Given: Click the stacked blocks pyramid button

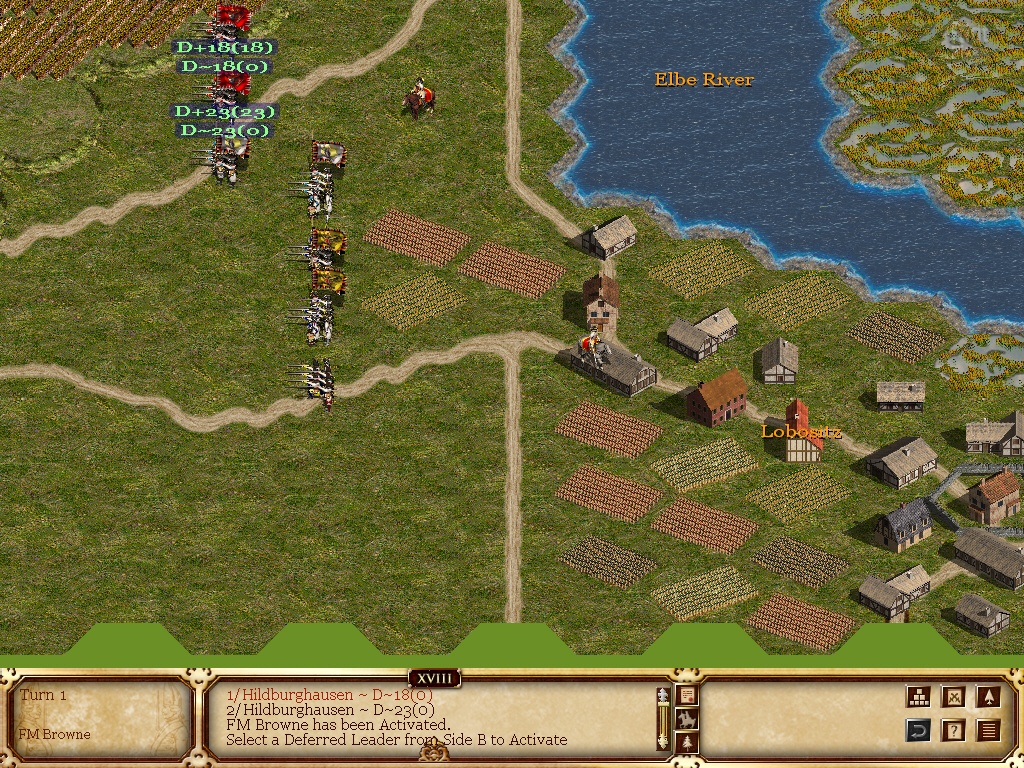Looking at the screenshot, I should click(x=918, y=697).
